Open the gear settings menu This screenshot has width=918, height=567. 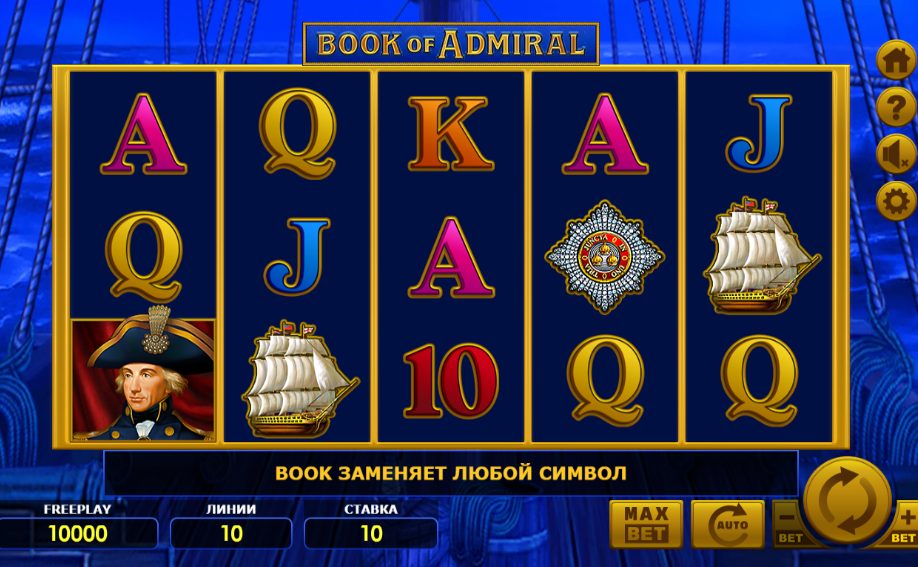click(x=895, y=201)
